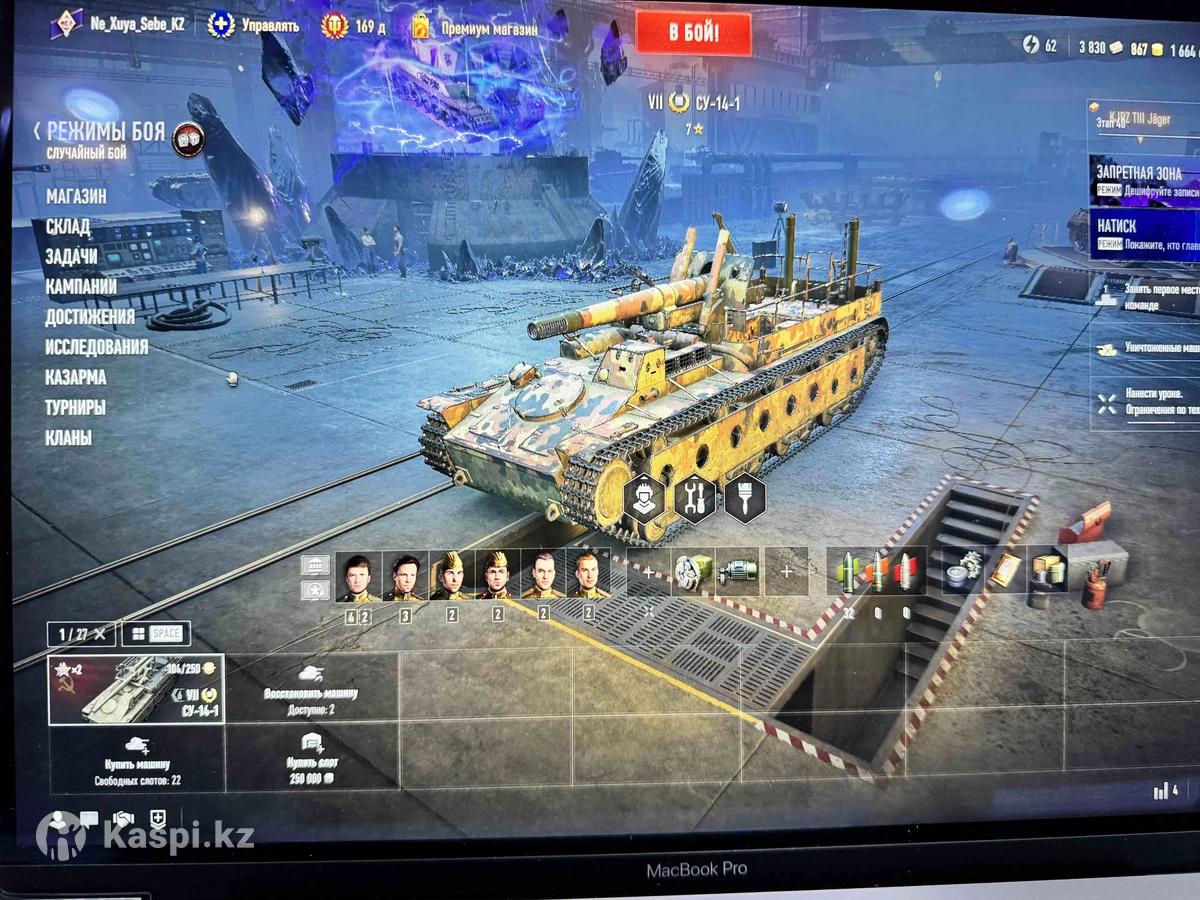Image resolution: width=1200 pixels, height=900 pixels.
Task: Open ИССЛЕДОВАНИЯ research tree
Action: point(96,347)
